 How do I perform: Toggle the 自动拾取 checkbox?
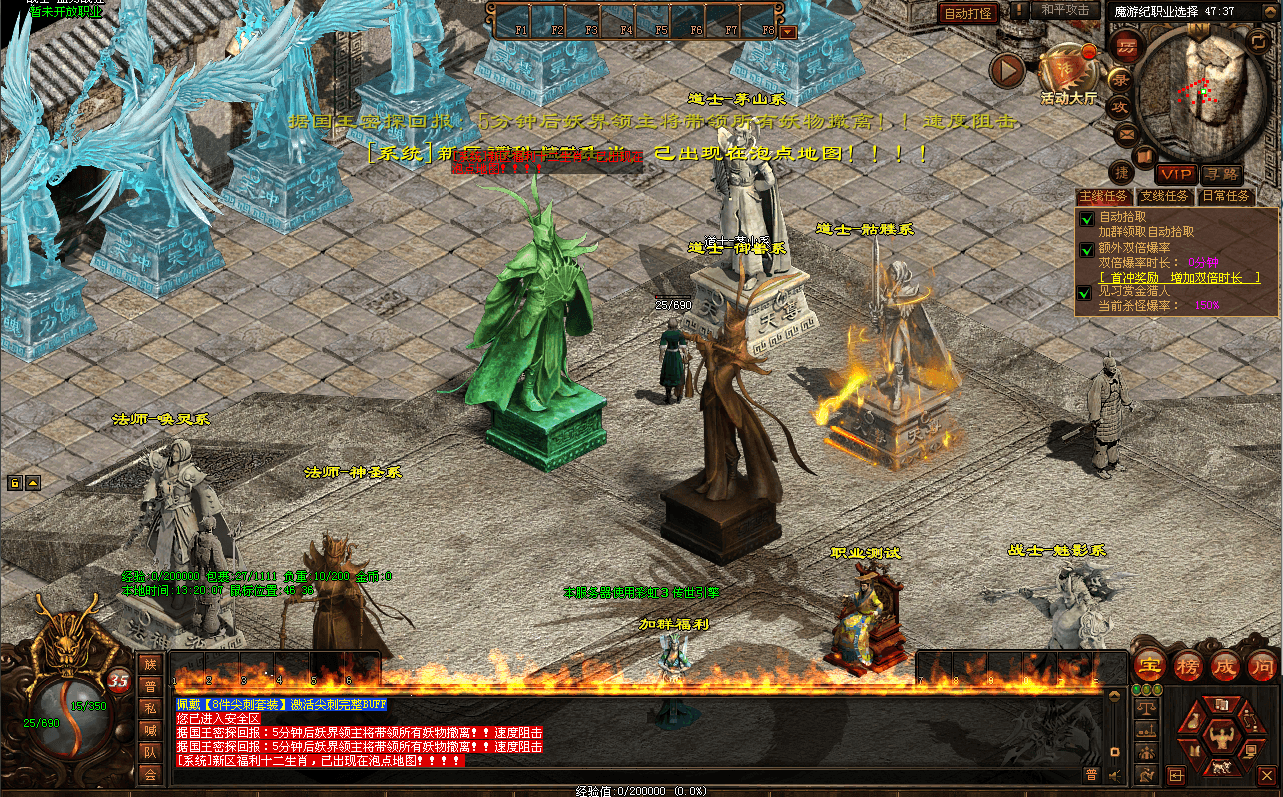1086,218
